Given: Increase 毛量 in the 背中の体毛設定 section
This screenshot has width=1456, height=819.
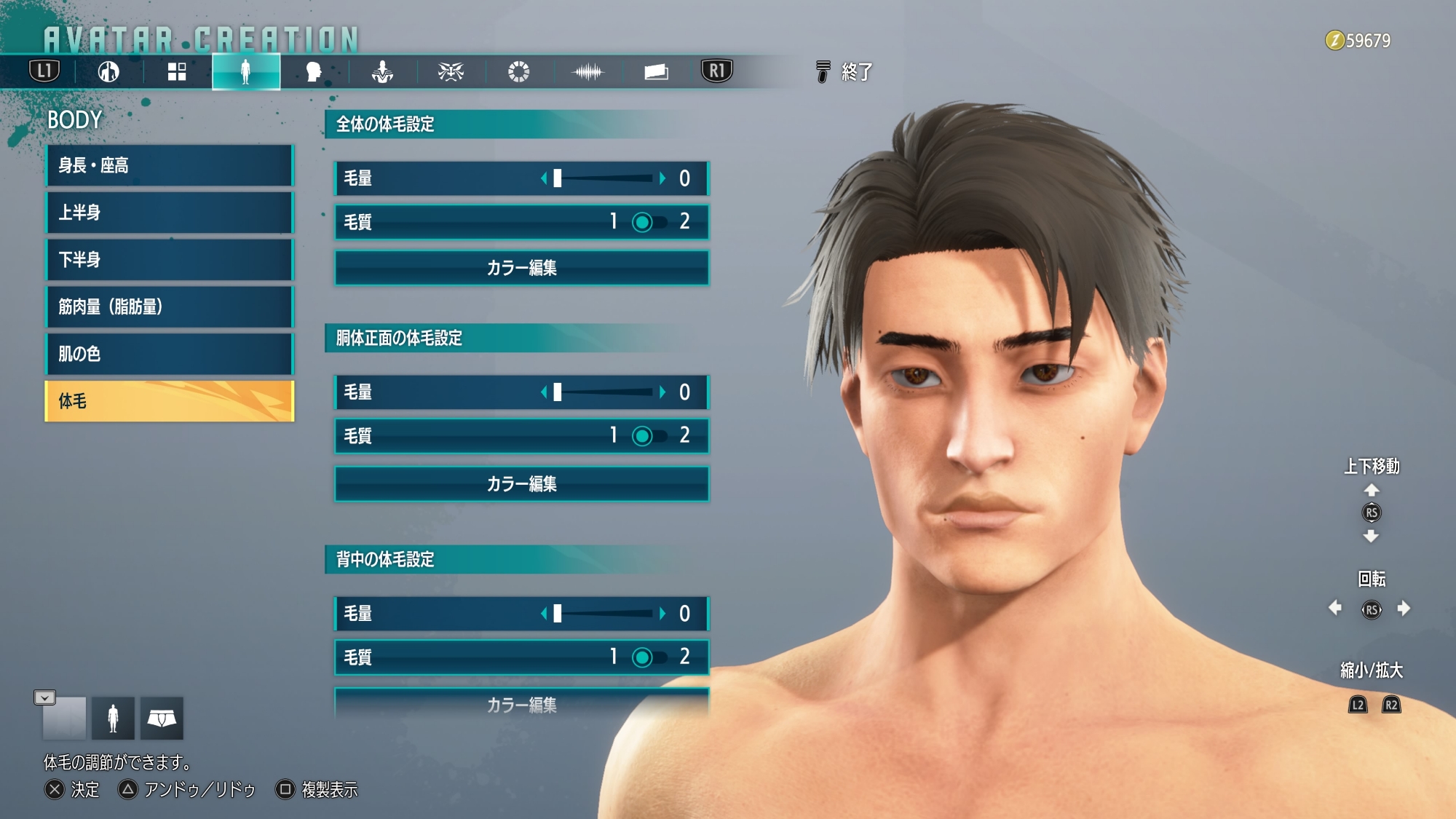Looking at the screenshot, I should click(662, 614).
